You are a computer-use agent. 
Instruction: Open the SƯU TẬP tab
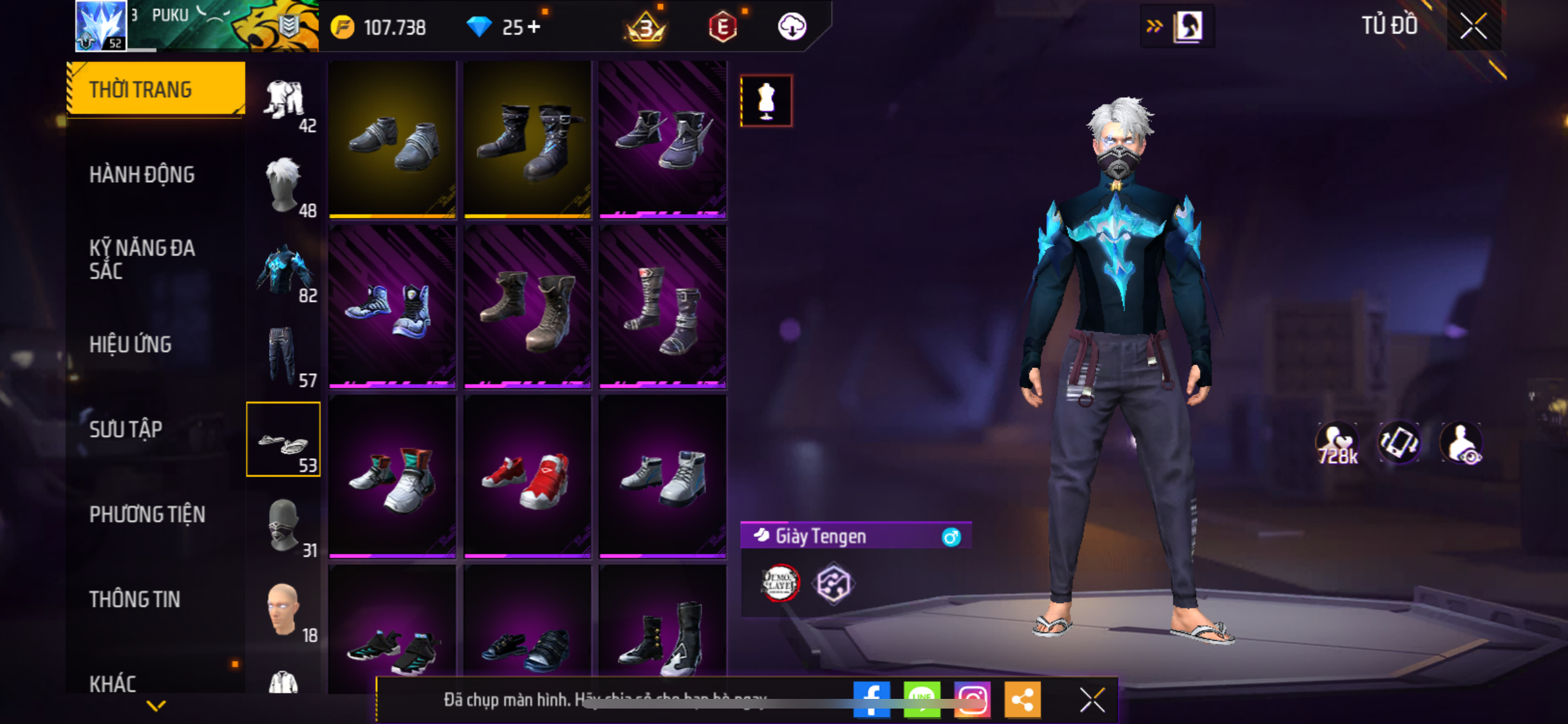pos(126,429)
